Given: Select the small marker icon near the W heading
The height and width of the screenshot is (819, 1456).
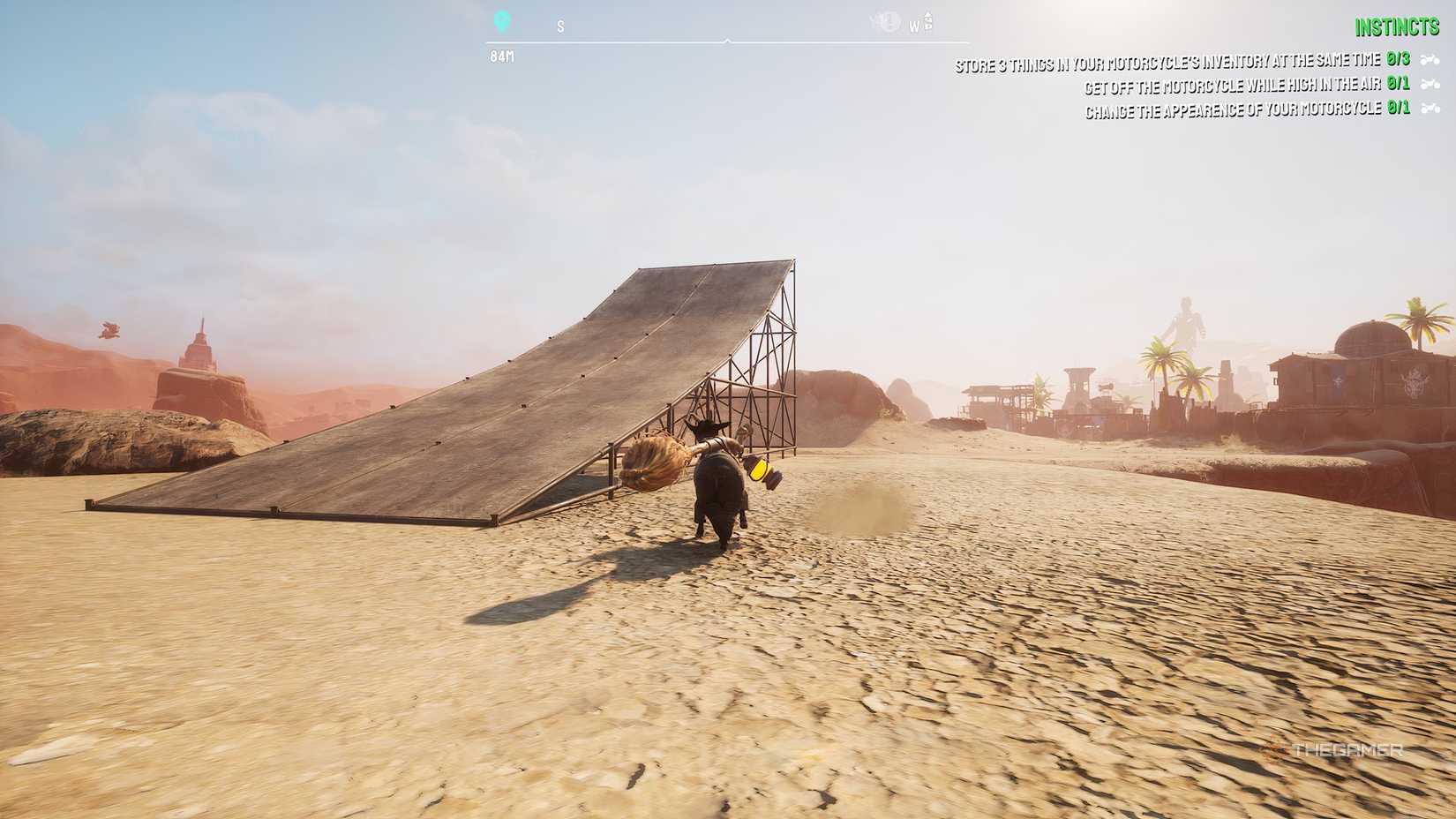Looking at the screenshot, I should pos(927,22).
